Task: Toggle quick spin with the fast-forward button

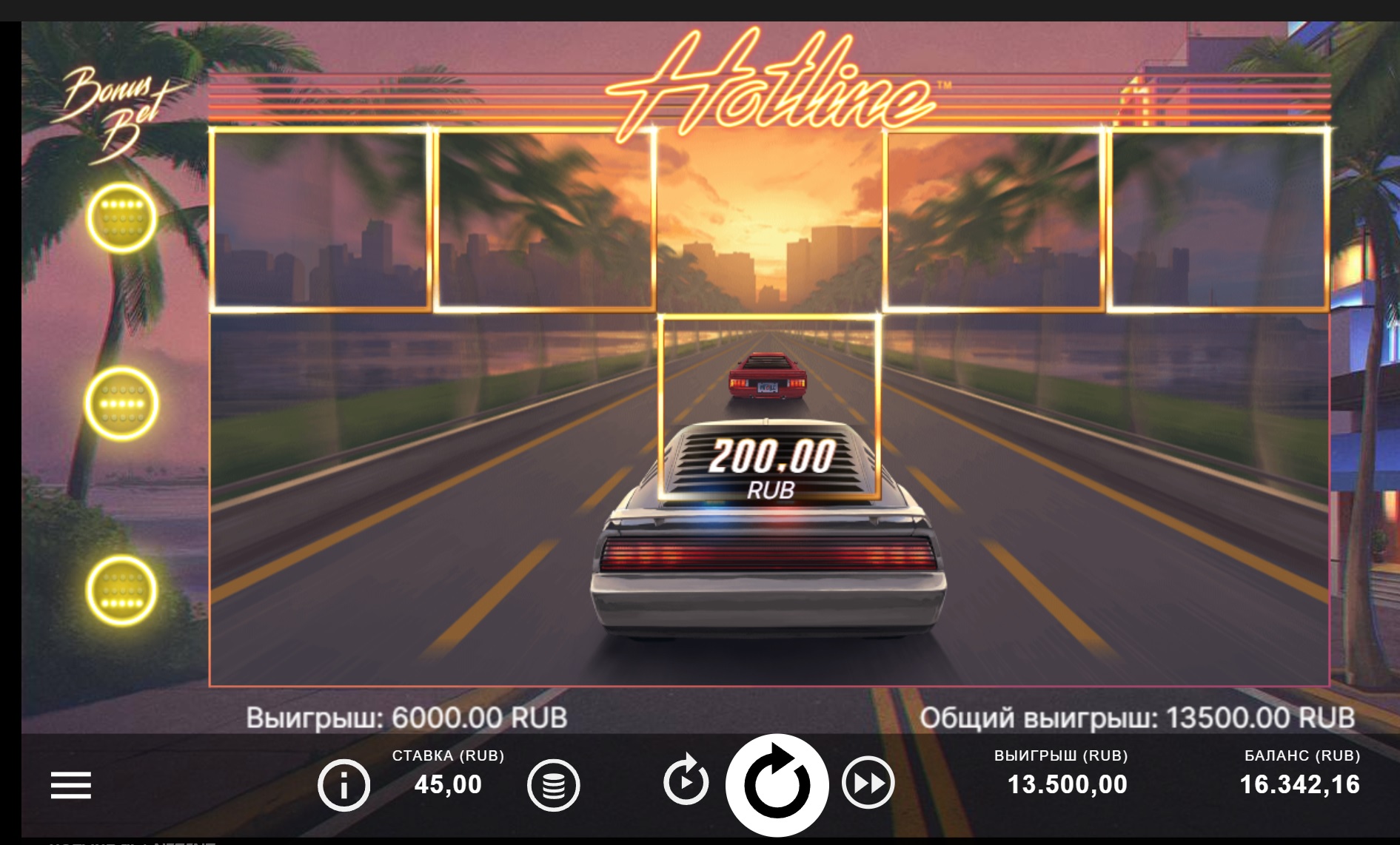Action: pyautogui.click(x=868, y=783)
